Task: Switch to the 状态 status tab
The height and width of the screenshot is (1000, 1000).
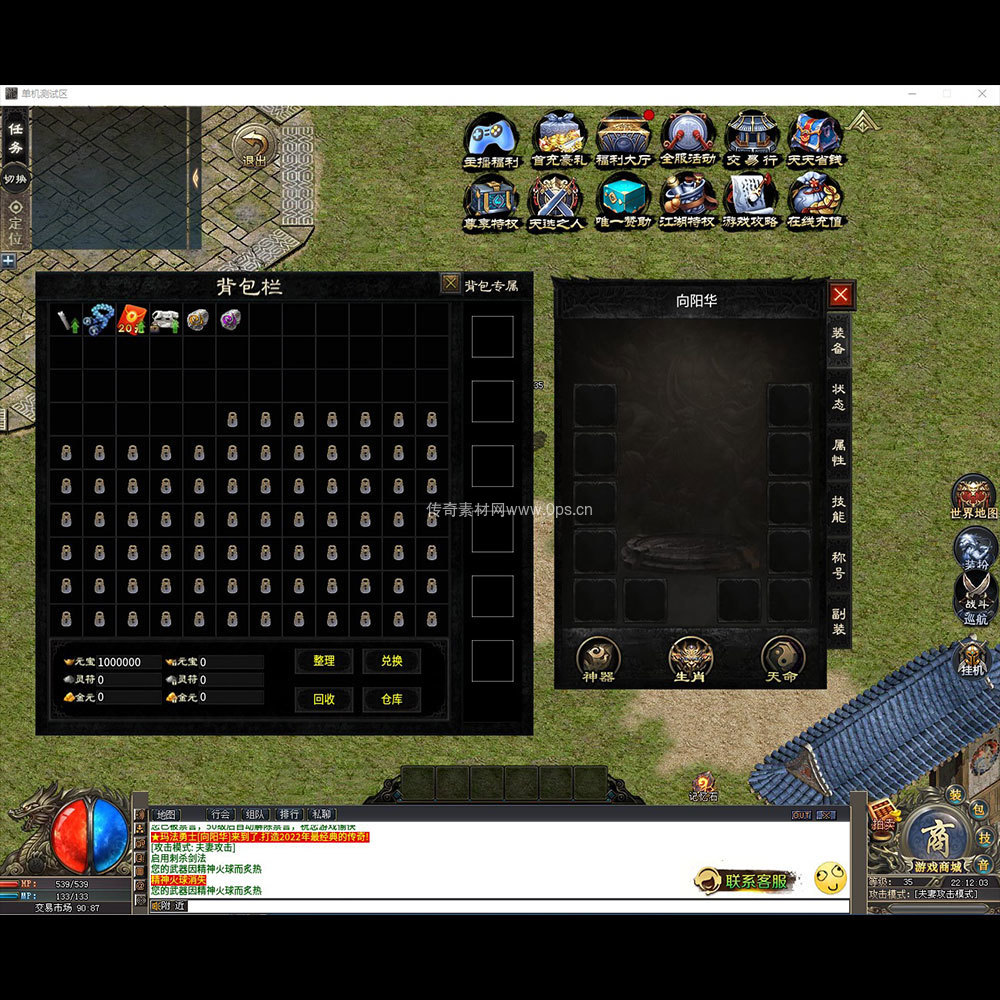Action: click(x=838, y=396)
